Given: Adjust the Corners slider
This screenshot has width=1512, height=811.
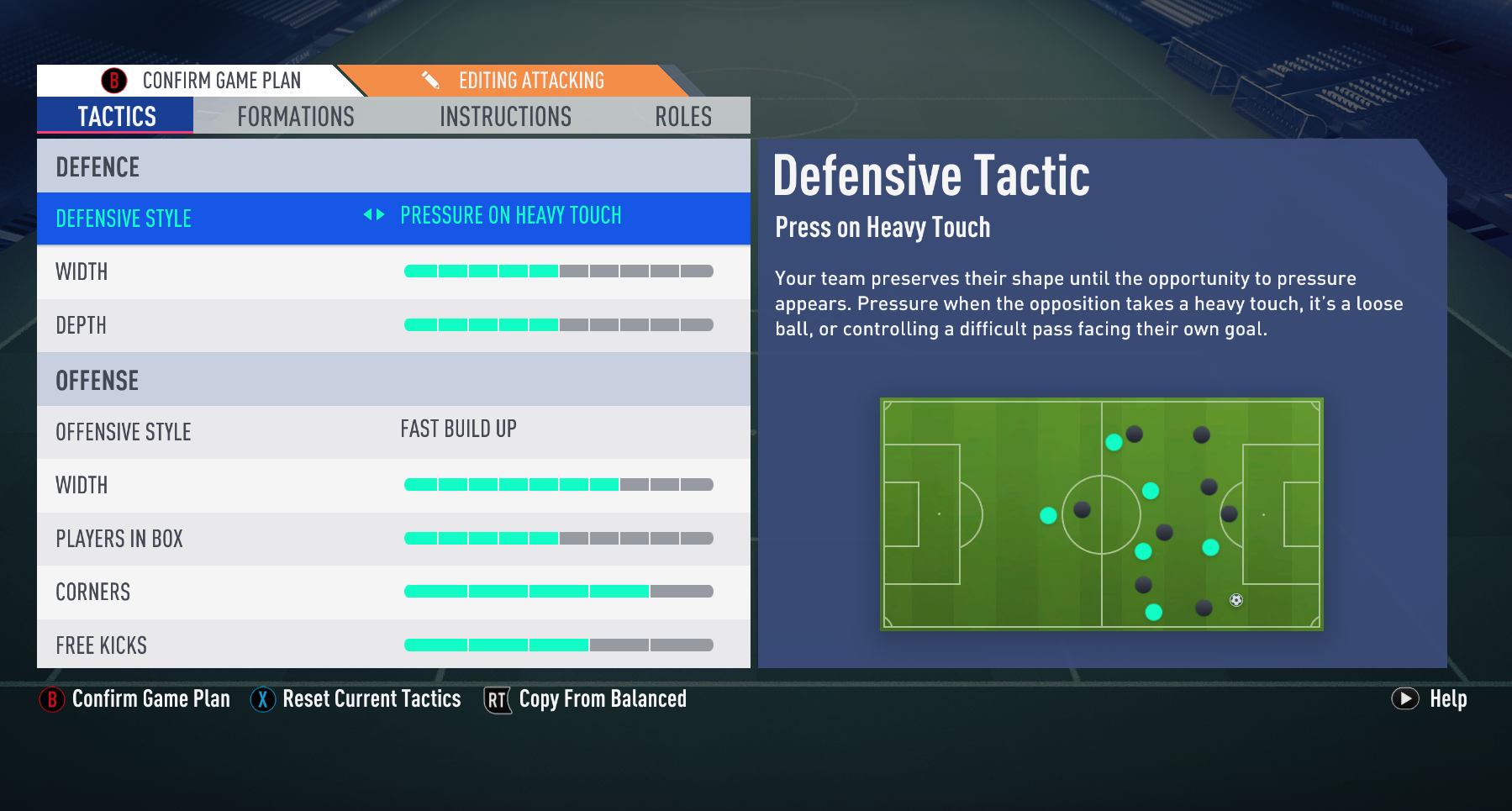Looking at the screenshot, I should coord(558,592).
